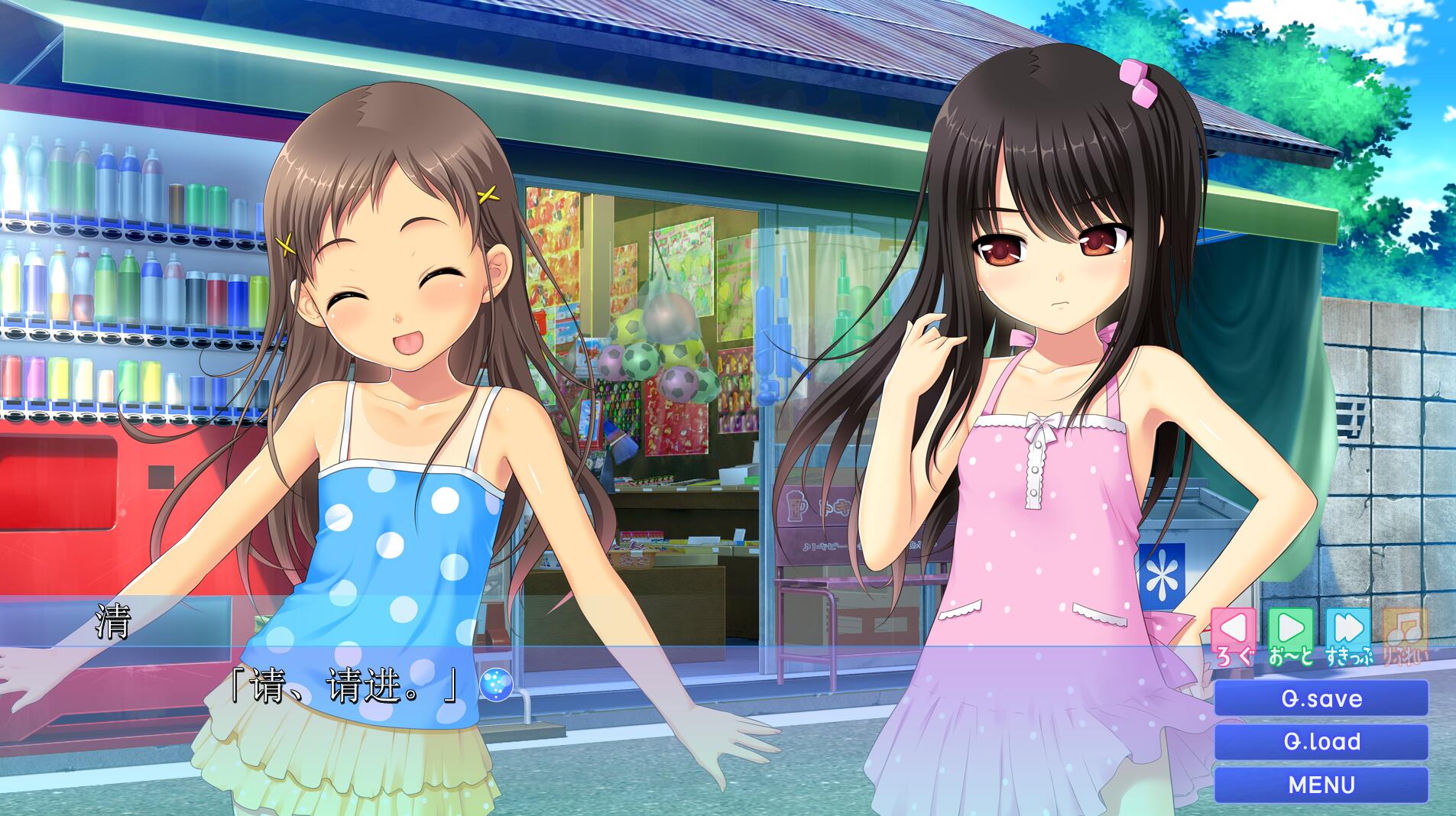The image size is (1456, 816).
Task: Quick load using the Q.load button
Action: (x=1321, y=741)
